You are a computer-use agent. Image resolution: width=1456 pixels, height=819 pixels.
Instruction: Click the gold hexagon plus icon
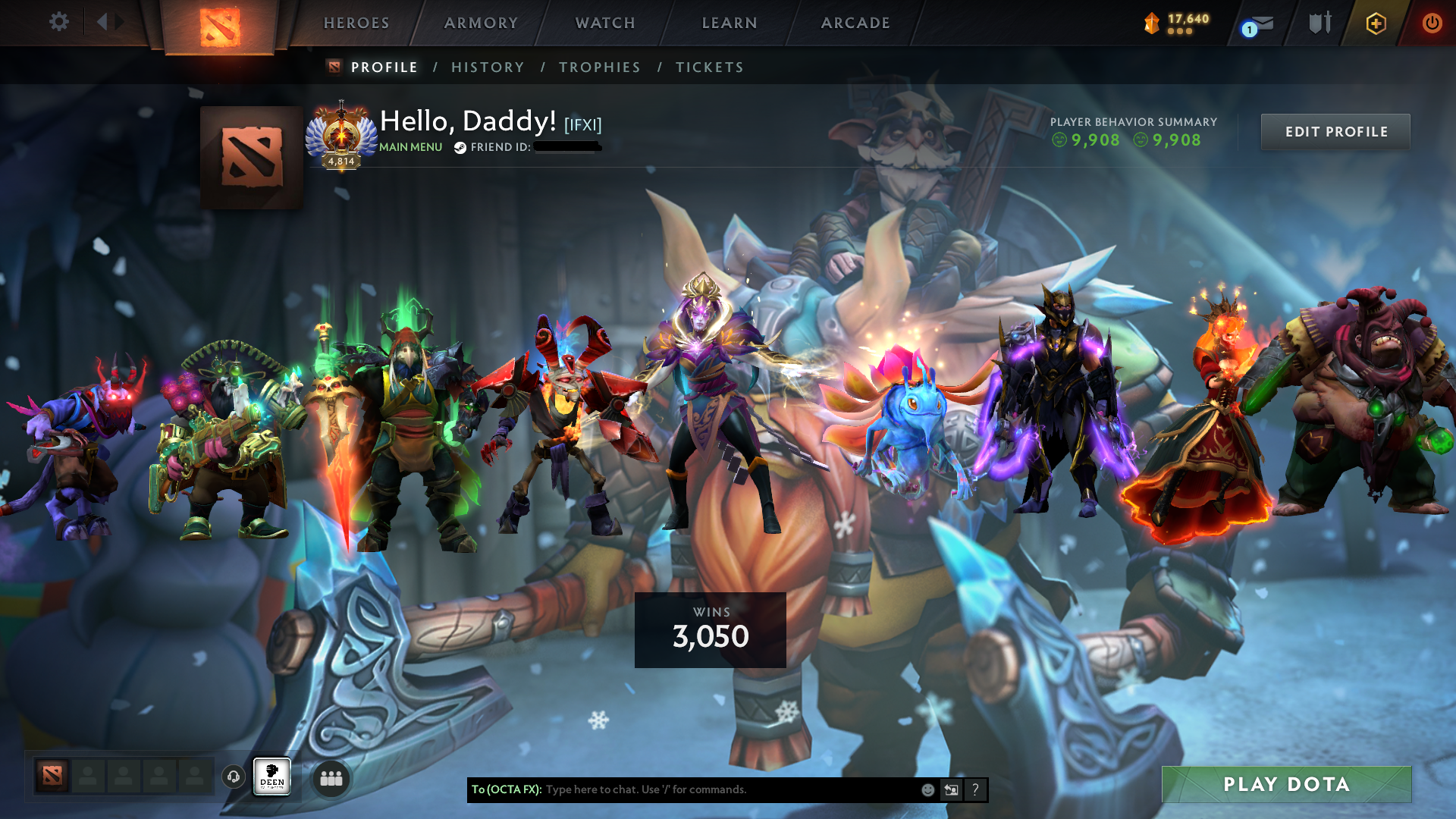click(x=1376, y=23)
